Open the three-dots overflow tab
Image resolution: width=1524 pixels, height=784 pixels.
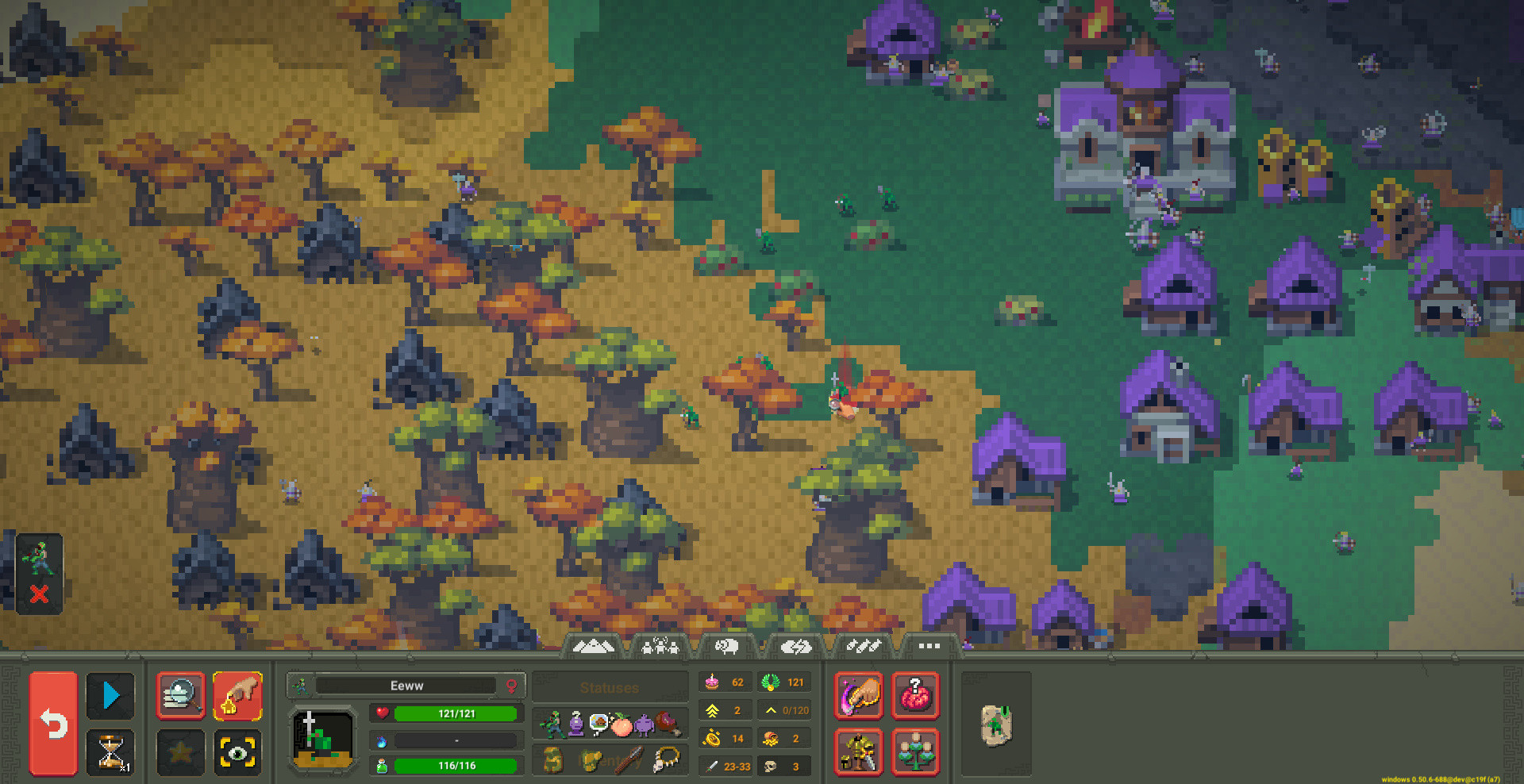[x=927, y=646]
